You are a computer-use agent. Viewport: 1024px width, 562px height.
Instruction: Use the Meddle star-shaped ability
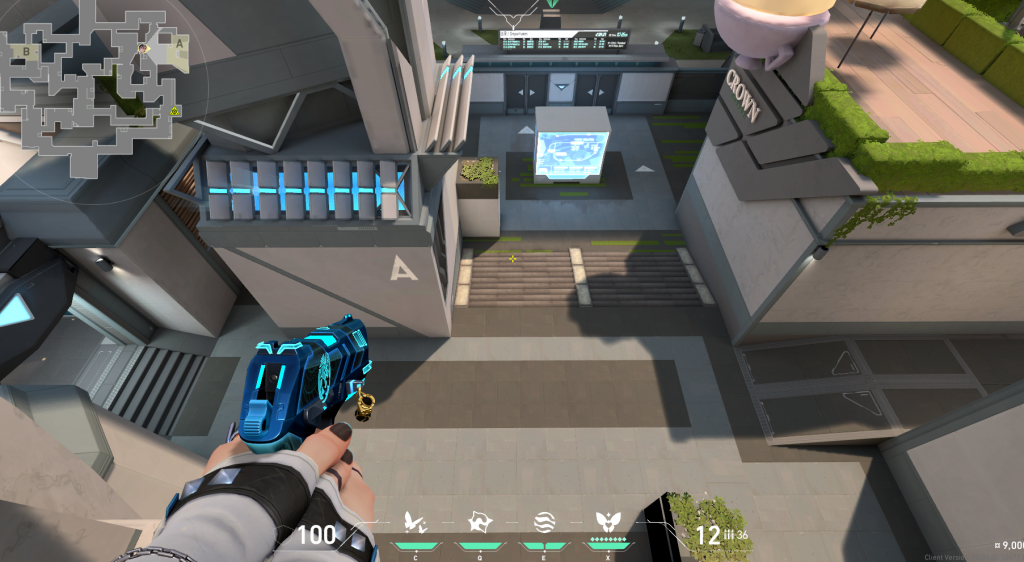click(x=478, y=522)
